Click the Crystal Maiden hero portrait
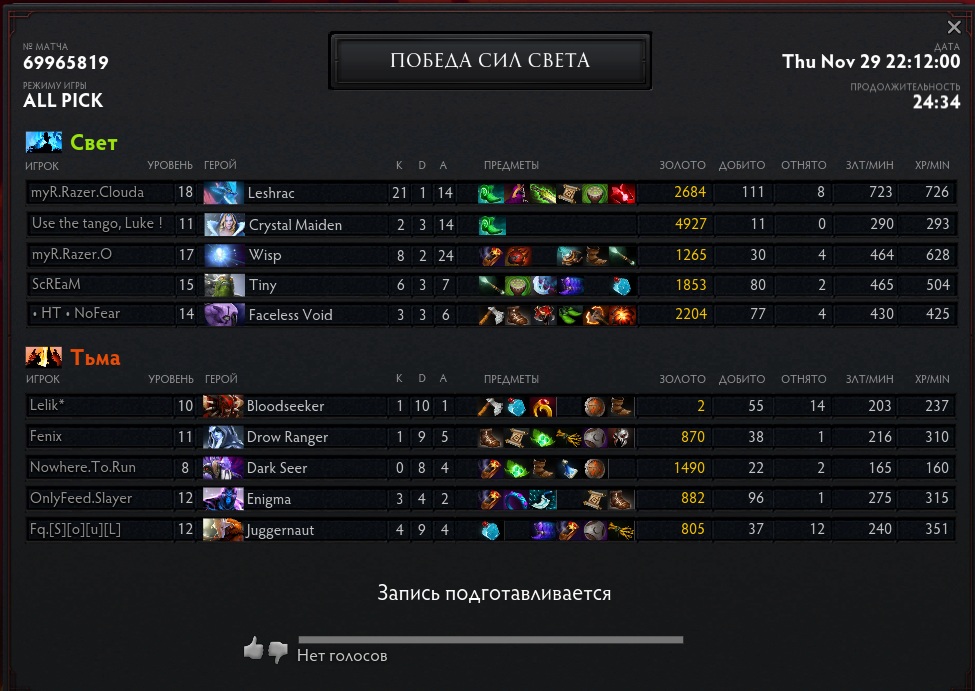 click(x=224, y=224)
